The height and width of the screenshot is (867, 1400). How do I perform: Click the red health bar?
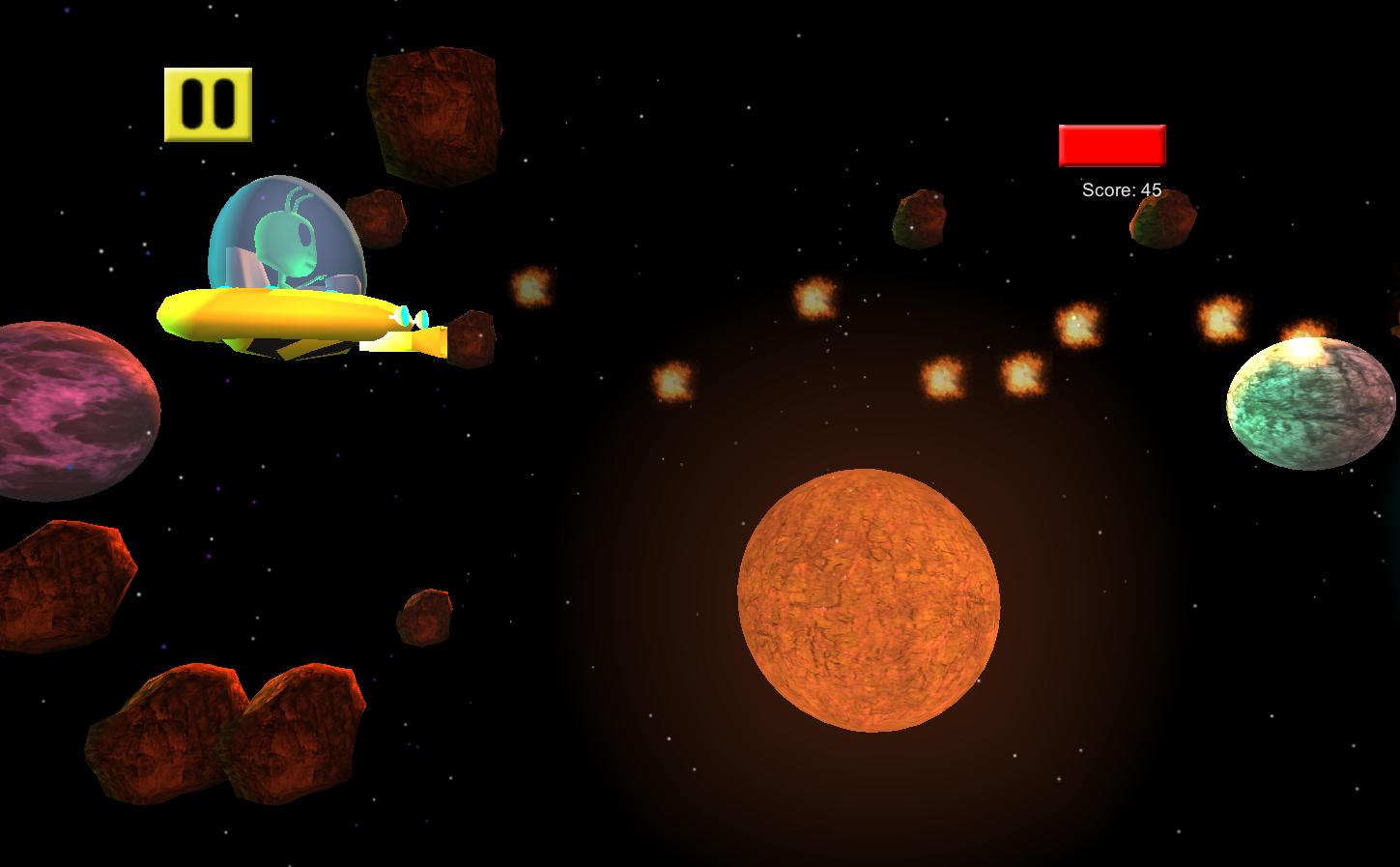pyautogui.click(x=1112, y=147)
